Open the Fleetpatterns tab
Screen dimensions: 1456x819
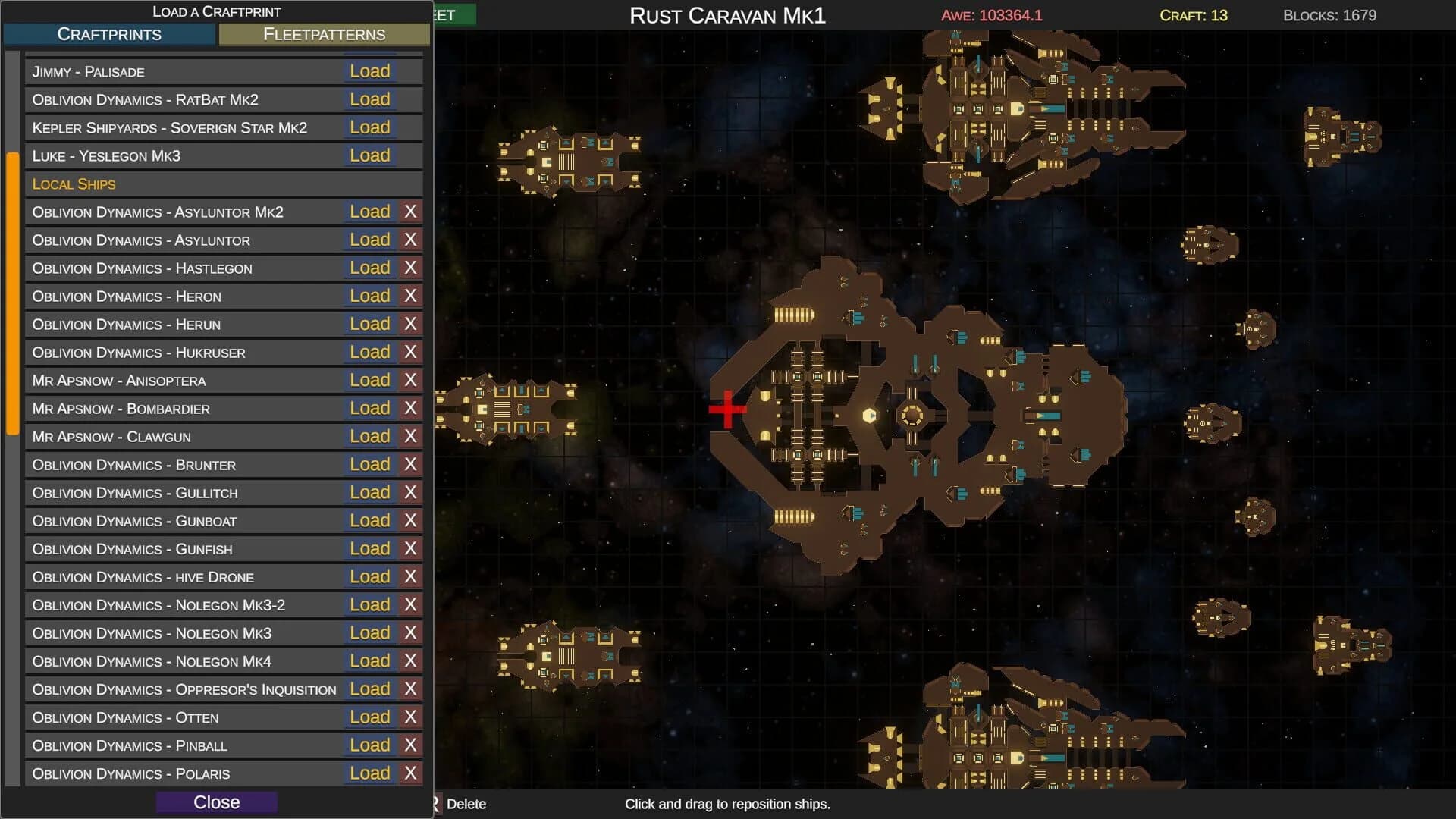click(x=324, y=34)
